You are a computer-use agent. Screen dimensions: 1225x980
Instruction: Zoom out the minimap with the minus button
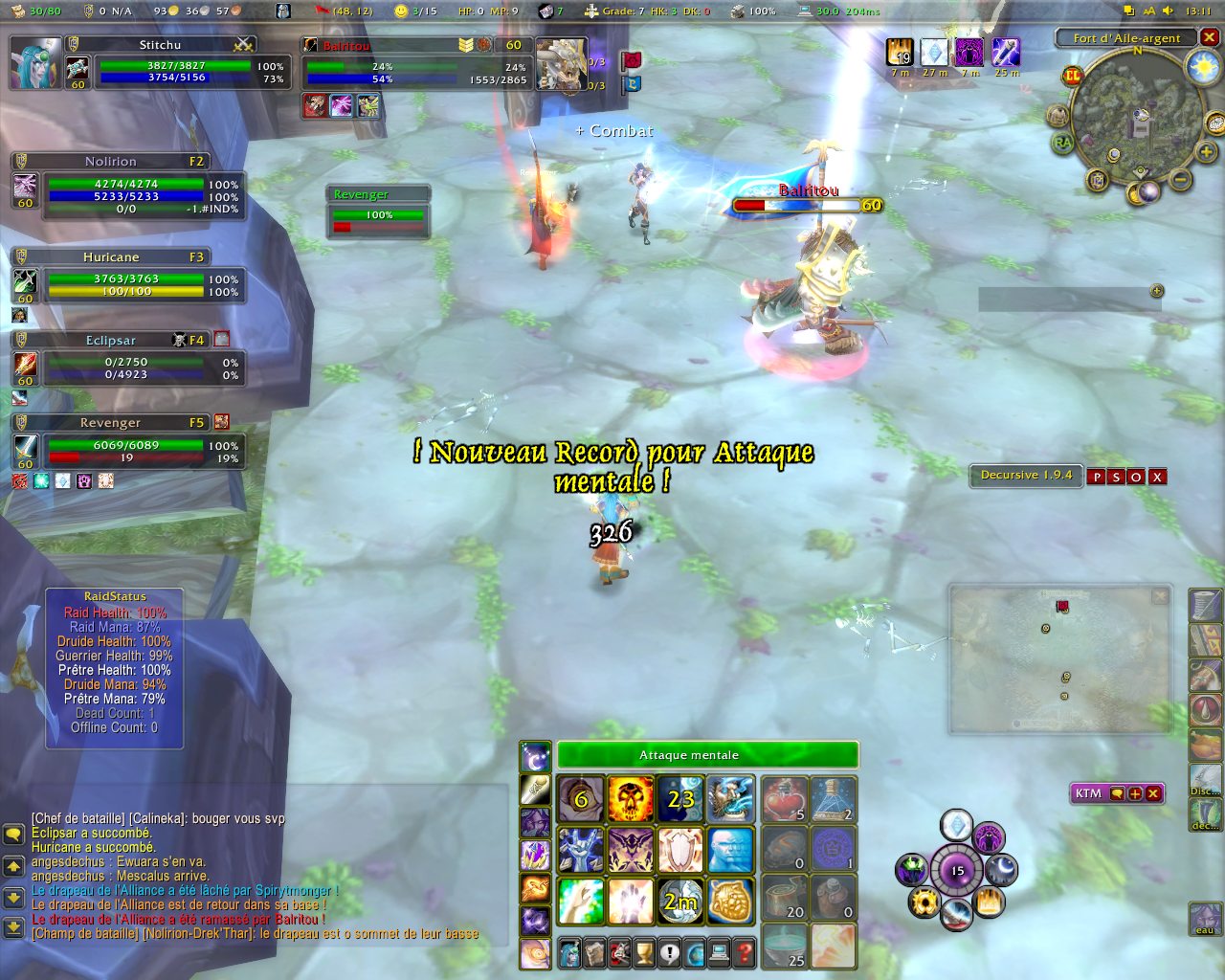[x=1181, y=179]
